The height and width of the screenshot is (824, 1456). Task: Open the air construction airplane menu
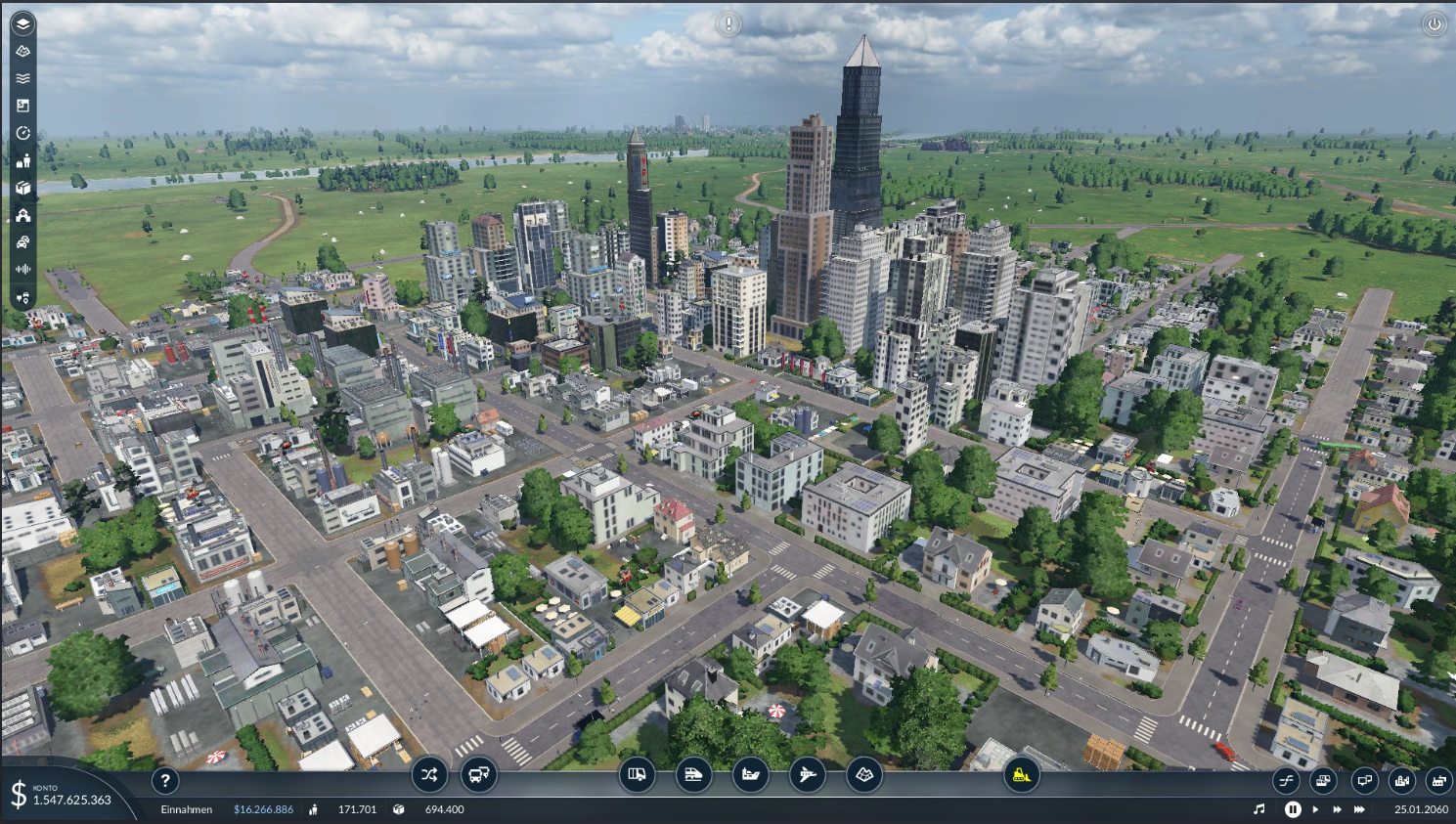point(808,775)
